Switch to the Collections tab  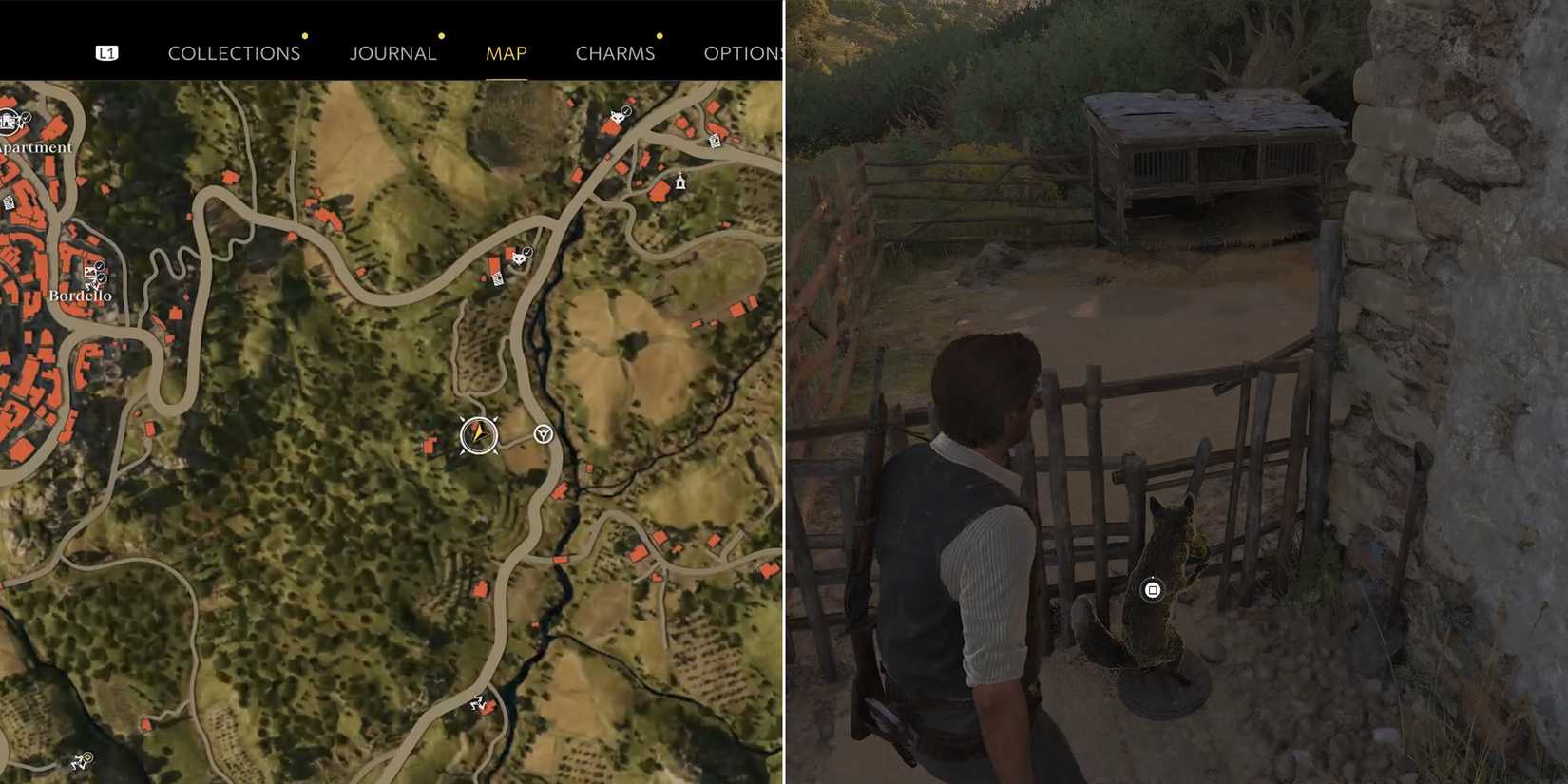(234, 53)
